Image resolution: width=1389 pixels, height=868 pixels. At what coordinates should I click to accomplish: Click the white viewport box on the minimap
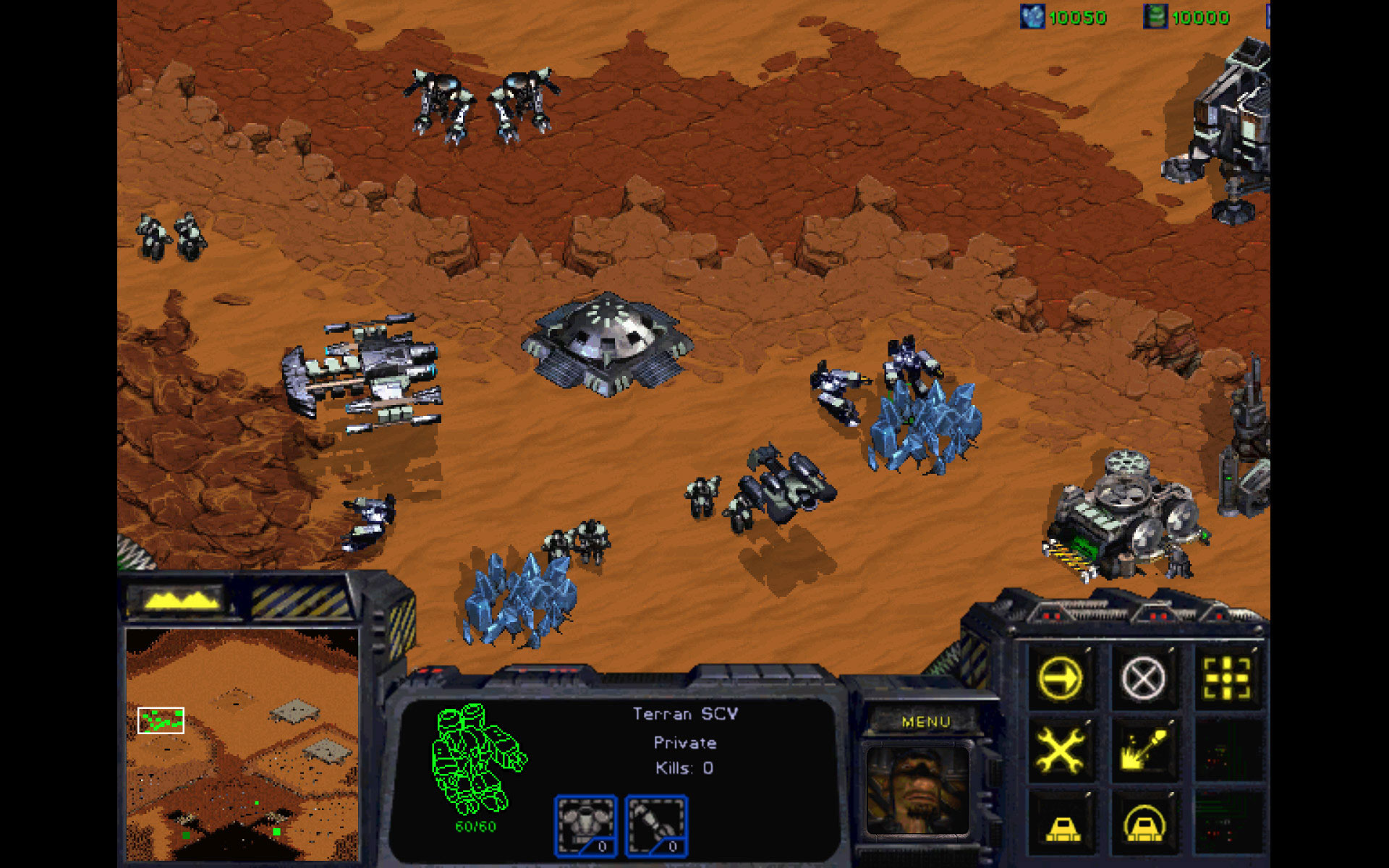pyautogui.click(x=161, y=720)
